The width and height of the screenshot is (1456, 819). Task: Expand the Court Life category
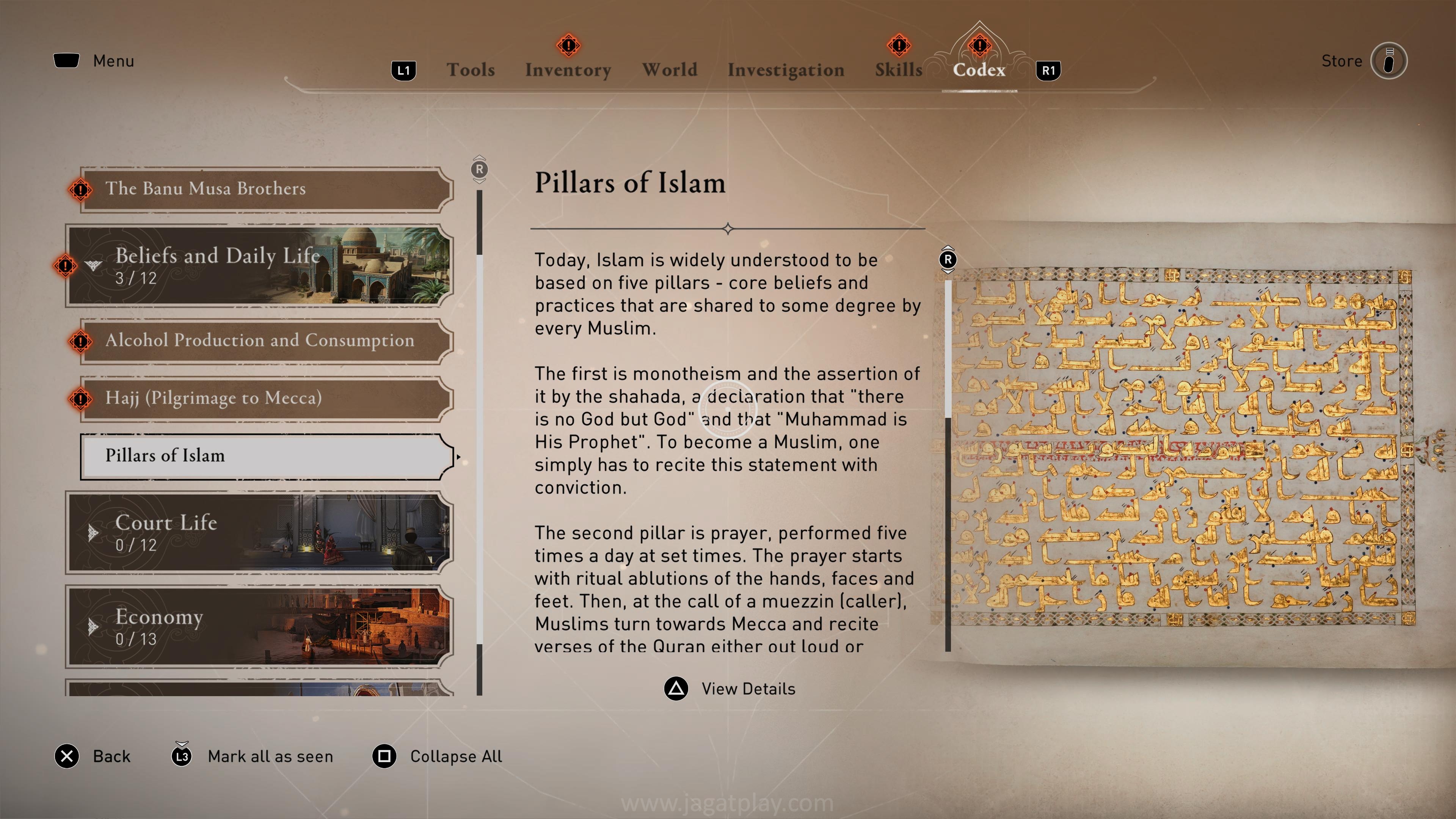[260, 532]
